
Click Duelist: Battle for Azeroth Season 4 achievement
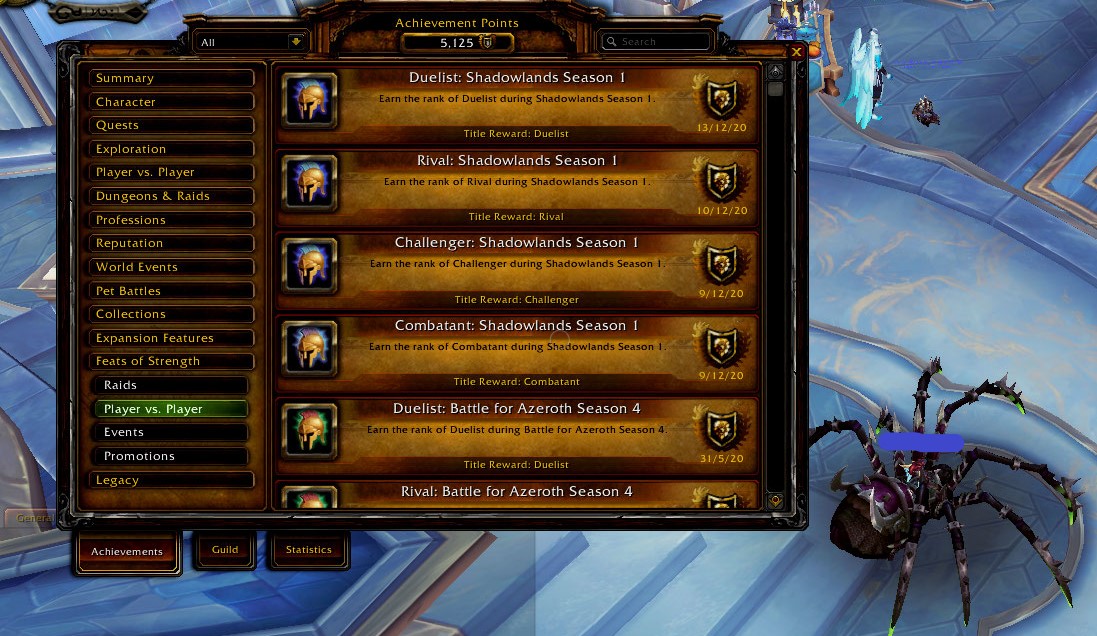coord(516,435)
